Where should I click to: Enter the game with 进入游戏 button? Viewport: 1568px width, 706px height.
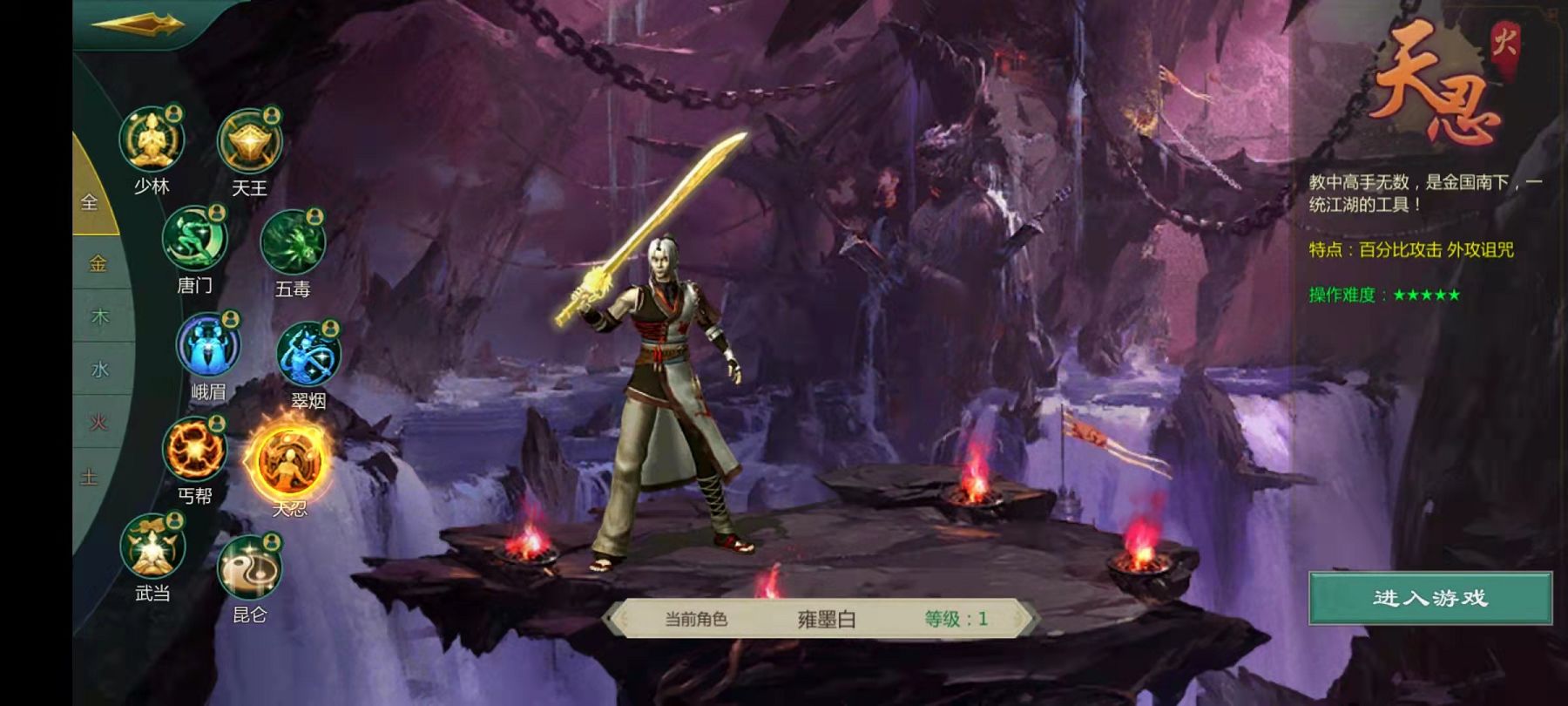1429,598
